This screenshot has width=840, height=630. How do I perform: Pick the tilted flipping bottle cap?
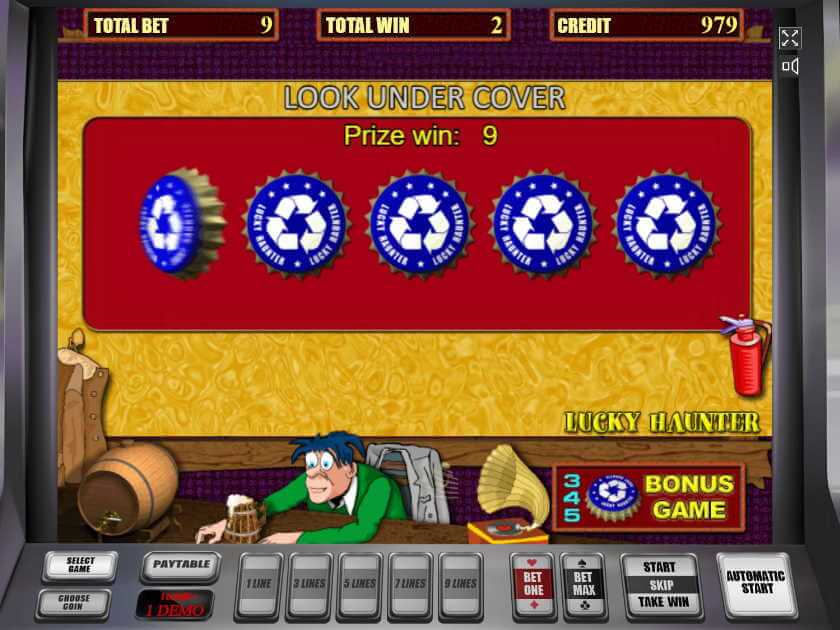pos(181,223)
